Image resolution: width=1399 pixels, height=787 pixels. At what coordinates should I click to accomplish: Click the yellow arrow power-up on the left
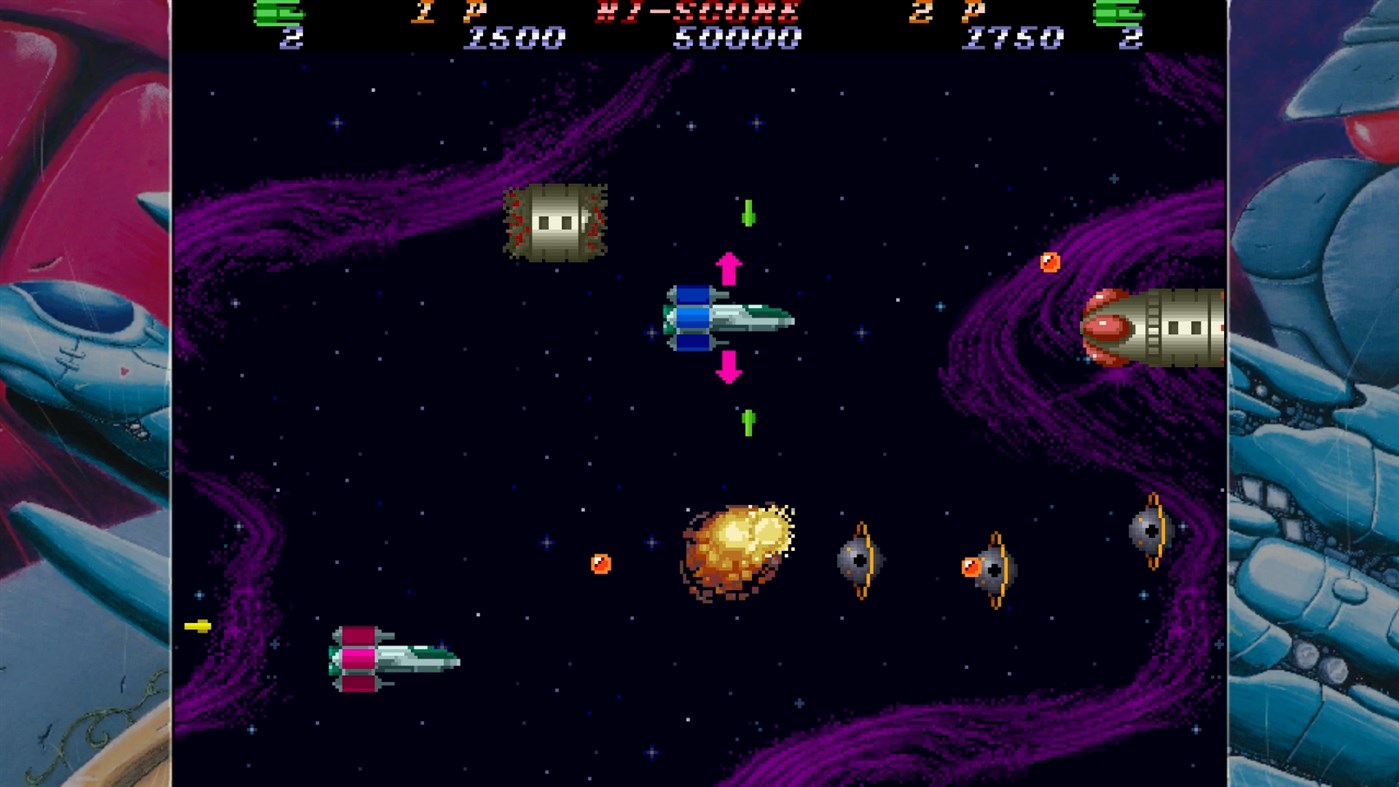pos(199,625)
